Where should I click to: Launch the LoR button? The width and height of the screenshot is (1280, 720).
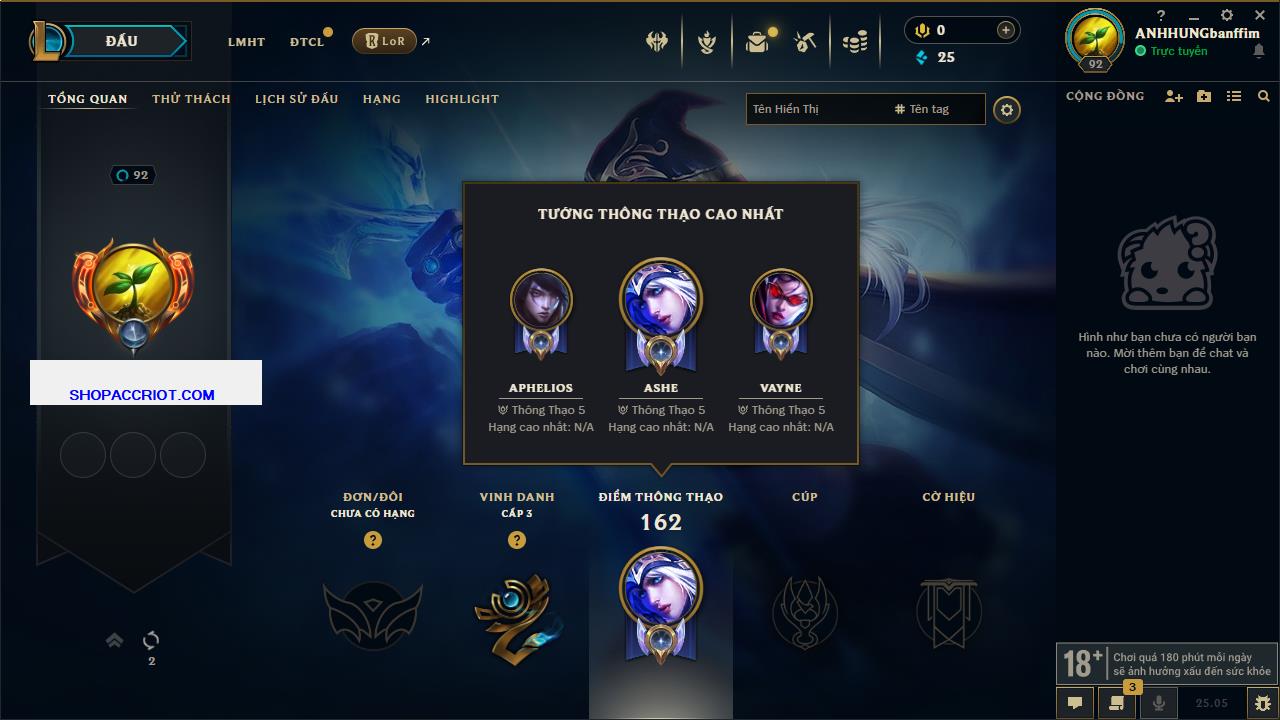tap(385, 41)
